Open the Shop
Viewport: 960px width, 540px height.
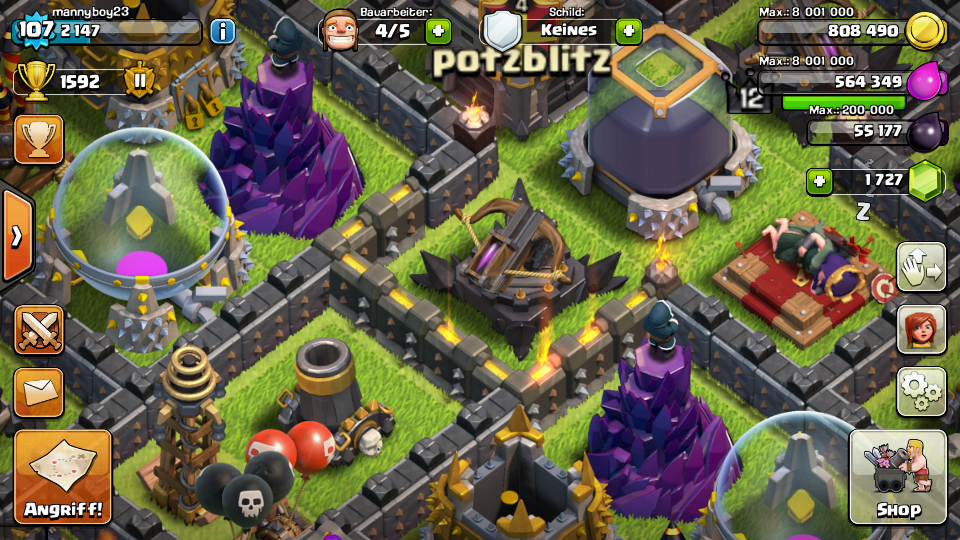pyautogui.click(x=897, y=477)
